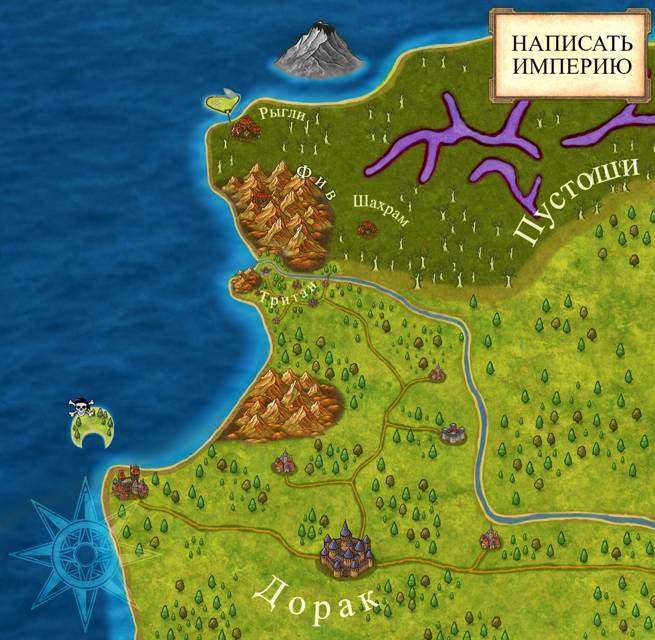This screenshot has height=640, width=655.
Task: Choose the large purple castle in Дорак
Action: [x=347, y=546]
